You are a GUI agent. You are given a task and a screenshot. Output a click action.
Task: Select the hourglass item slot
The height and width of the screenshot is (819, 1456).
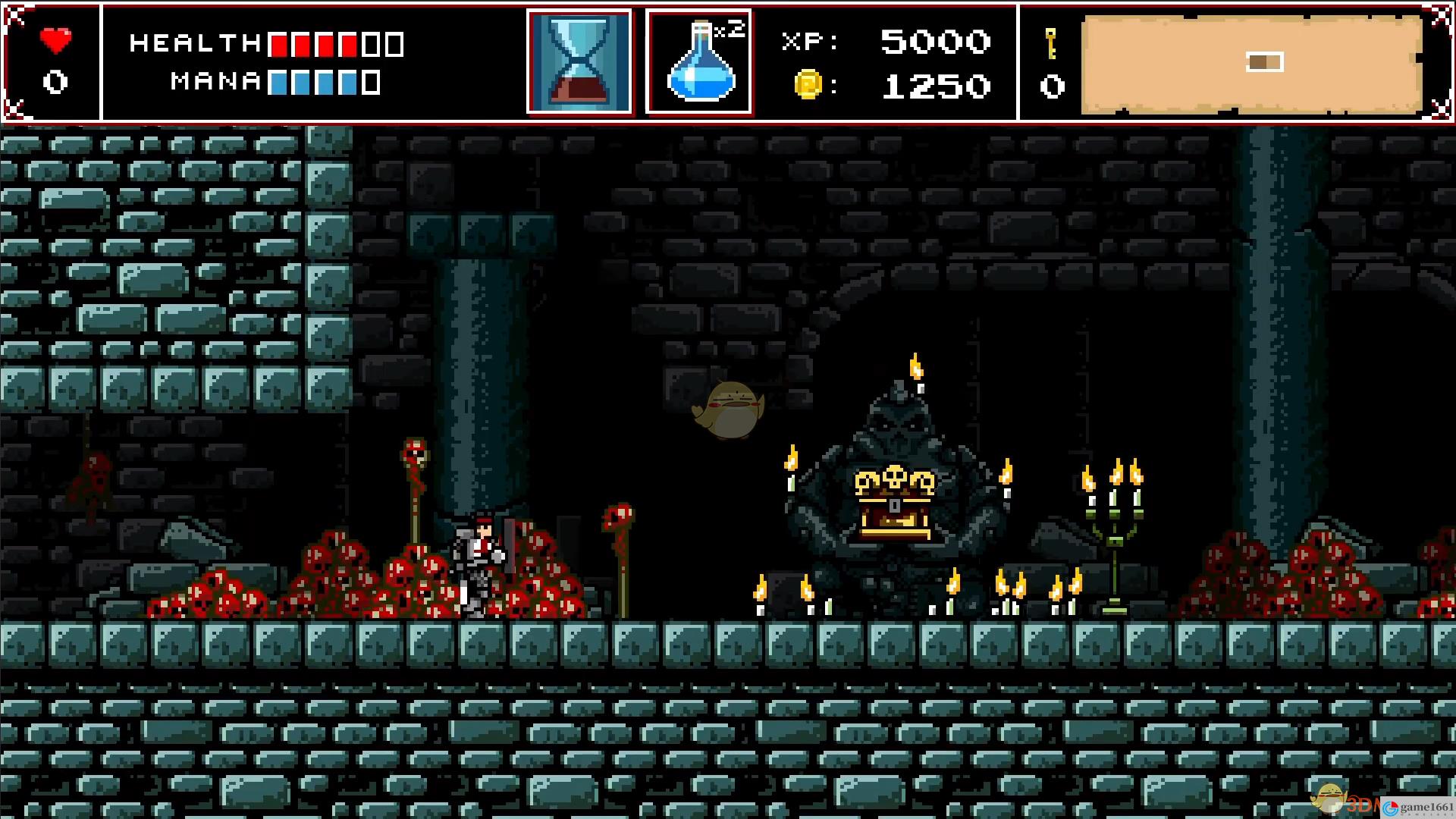pos(579,61)
